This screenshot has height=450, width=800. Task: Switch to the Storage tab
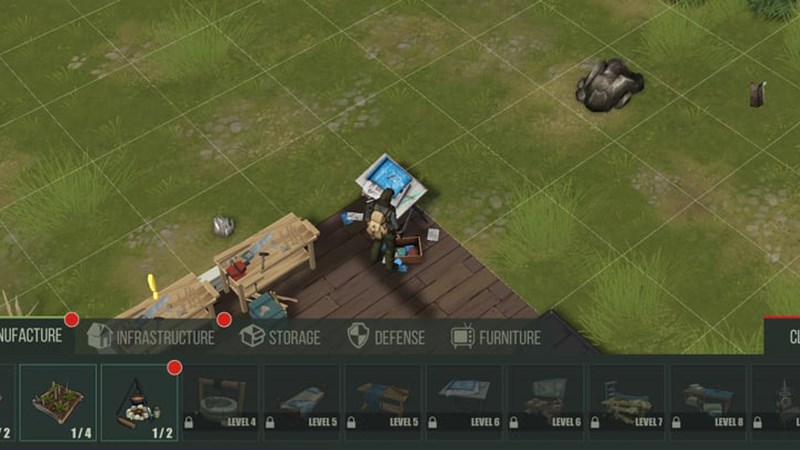[281, 337]
